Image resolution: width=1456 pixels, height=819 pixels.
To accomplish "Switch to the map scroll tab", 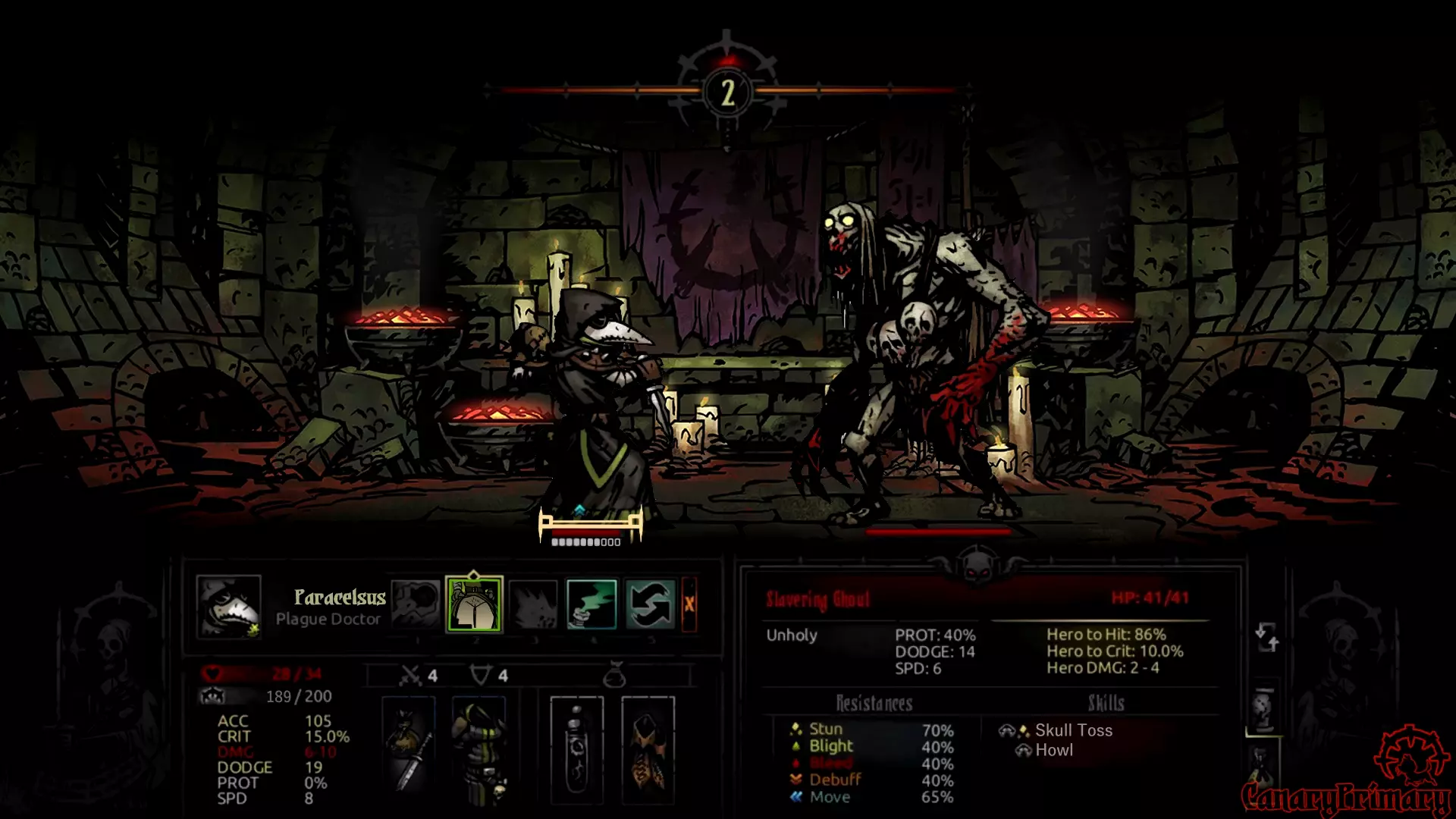I will [1263, 709].
